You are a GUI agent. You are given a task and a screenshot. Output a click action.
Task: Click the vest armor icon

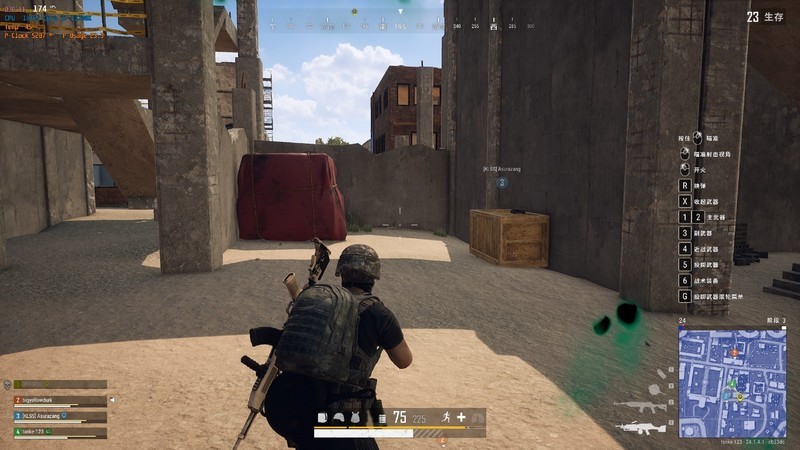point(354,418)
